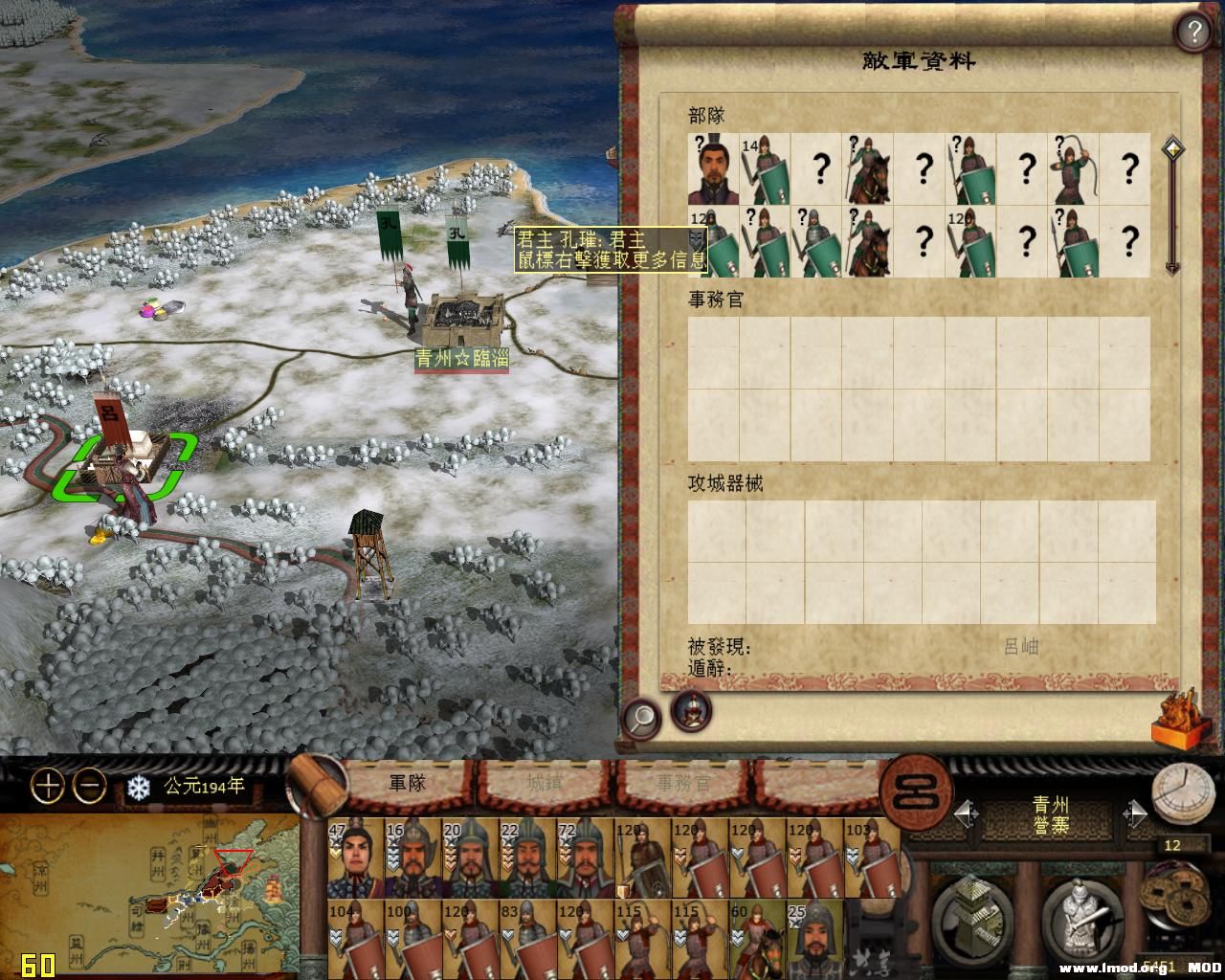Switch to the 城鎮 town tab
This screenshot has width=1225, height=980.
click(x=544, y=783)
